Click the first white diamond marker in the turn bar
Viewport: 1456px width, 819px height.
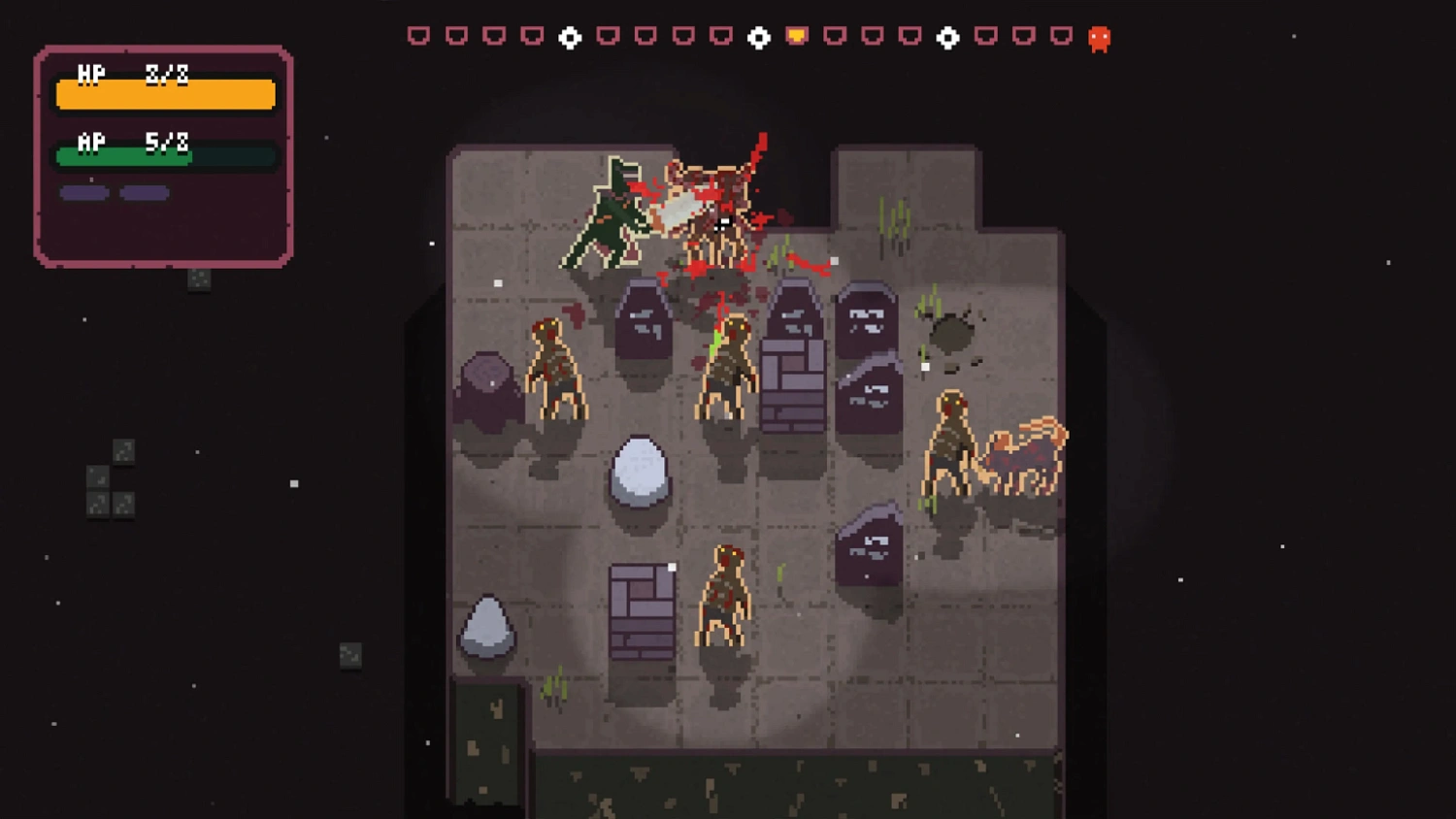[x=570, y=37]
